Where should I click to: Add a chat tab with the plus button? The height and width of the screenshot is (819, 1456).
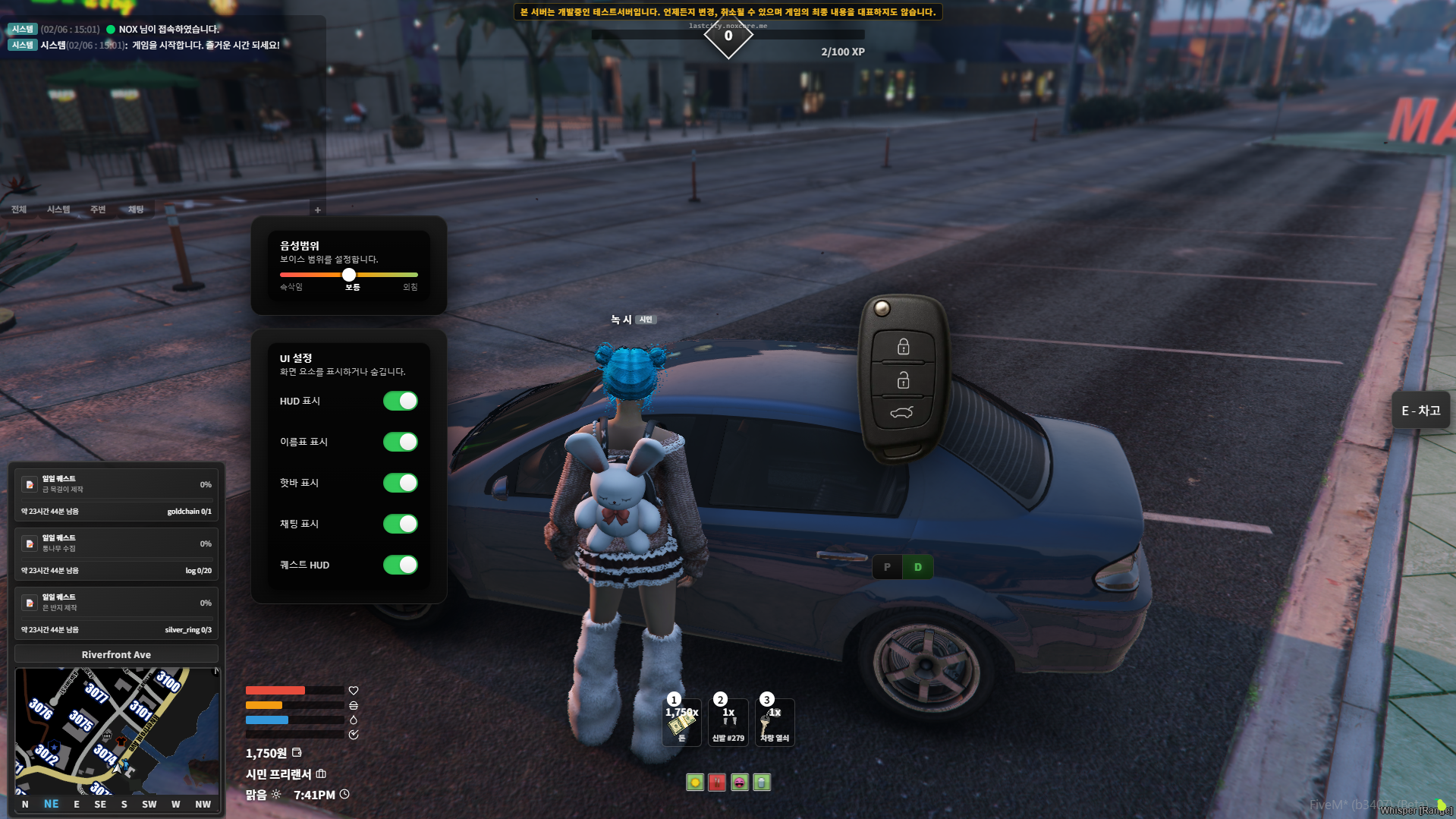pyautogui.click(x=318, y=210)
